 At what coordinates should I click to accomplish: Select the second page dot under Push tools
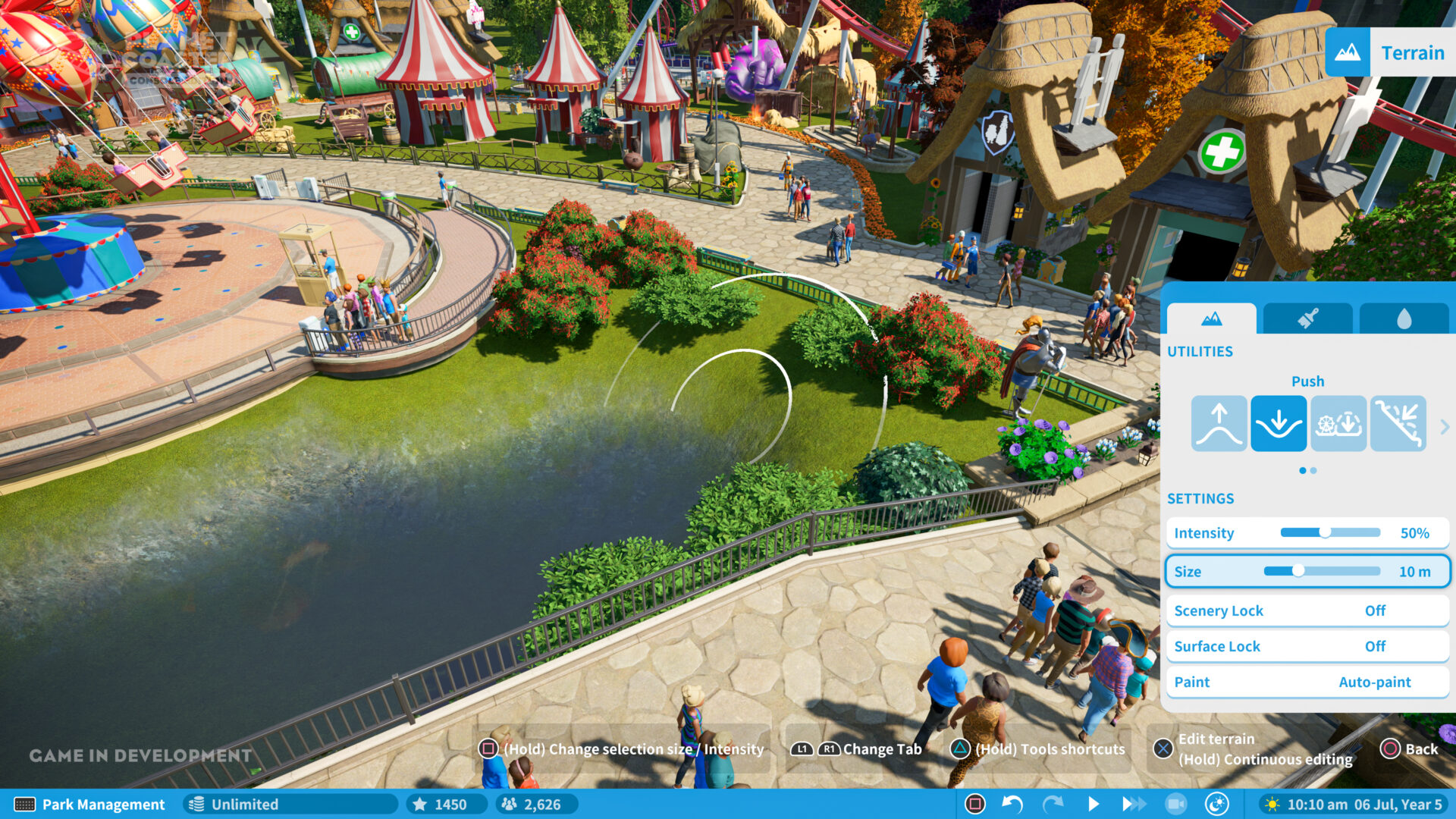pyautogui.click(x=1315, y=470)
